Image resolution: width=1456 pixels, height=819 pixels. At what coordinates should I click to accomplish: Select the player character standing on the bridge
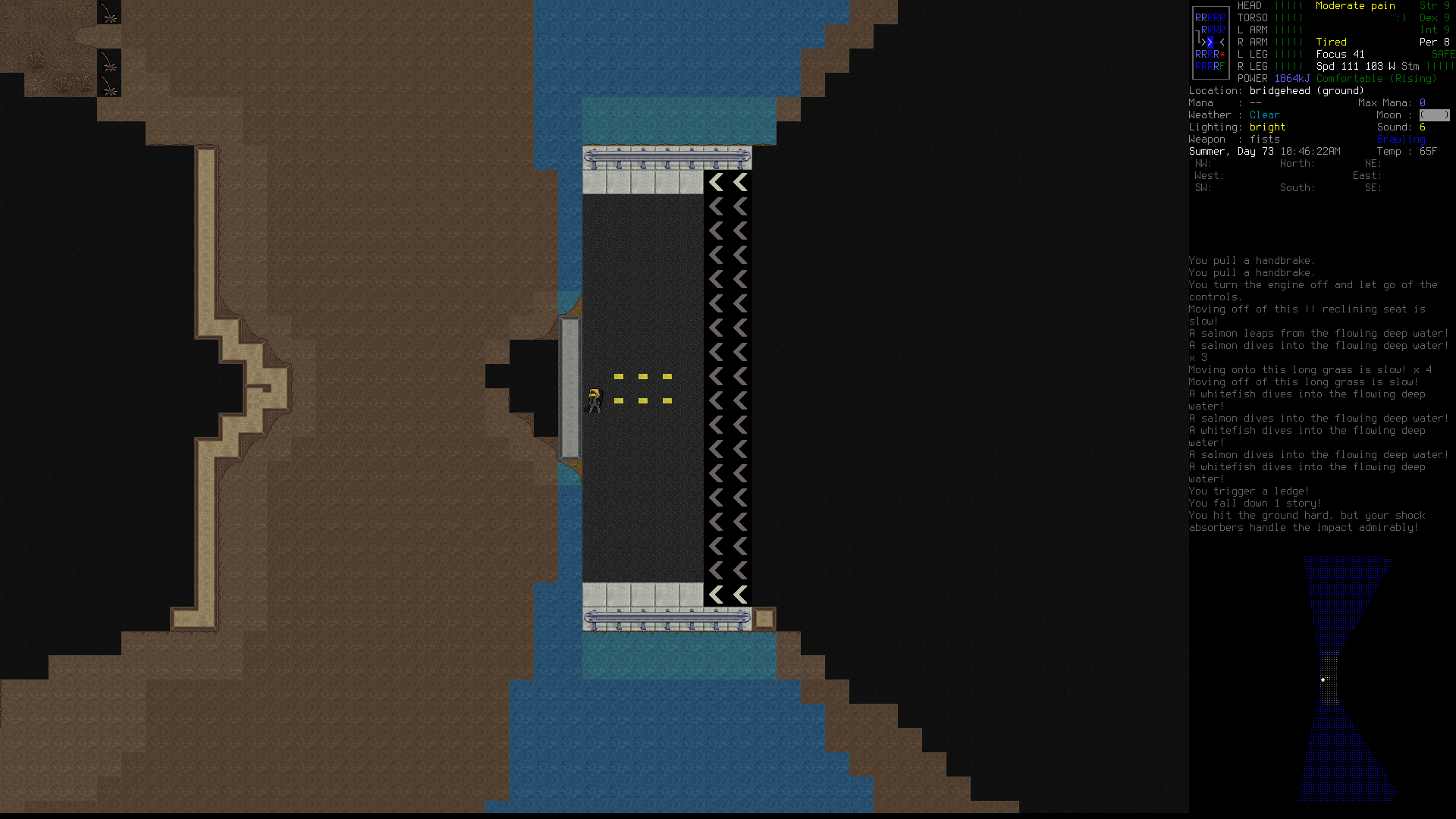(595, 398)
